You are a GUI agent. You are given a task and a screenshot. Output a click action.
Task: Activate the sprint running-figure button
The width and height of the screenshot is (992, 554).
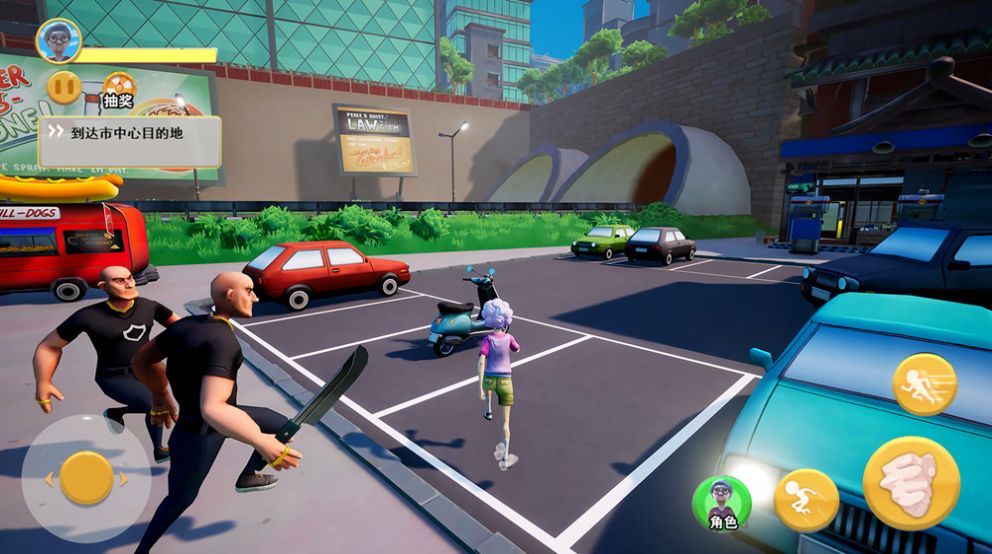[x=924, y=384]
